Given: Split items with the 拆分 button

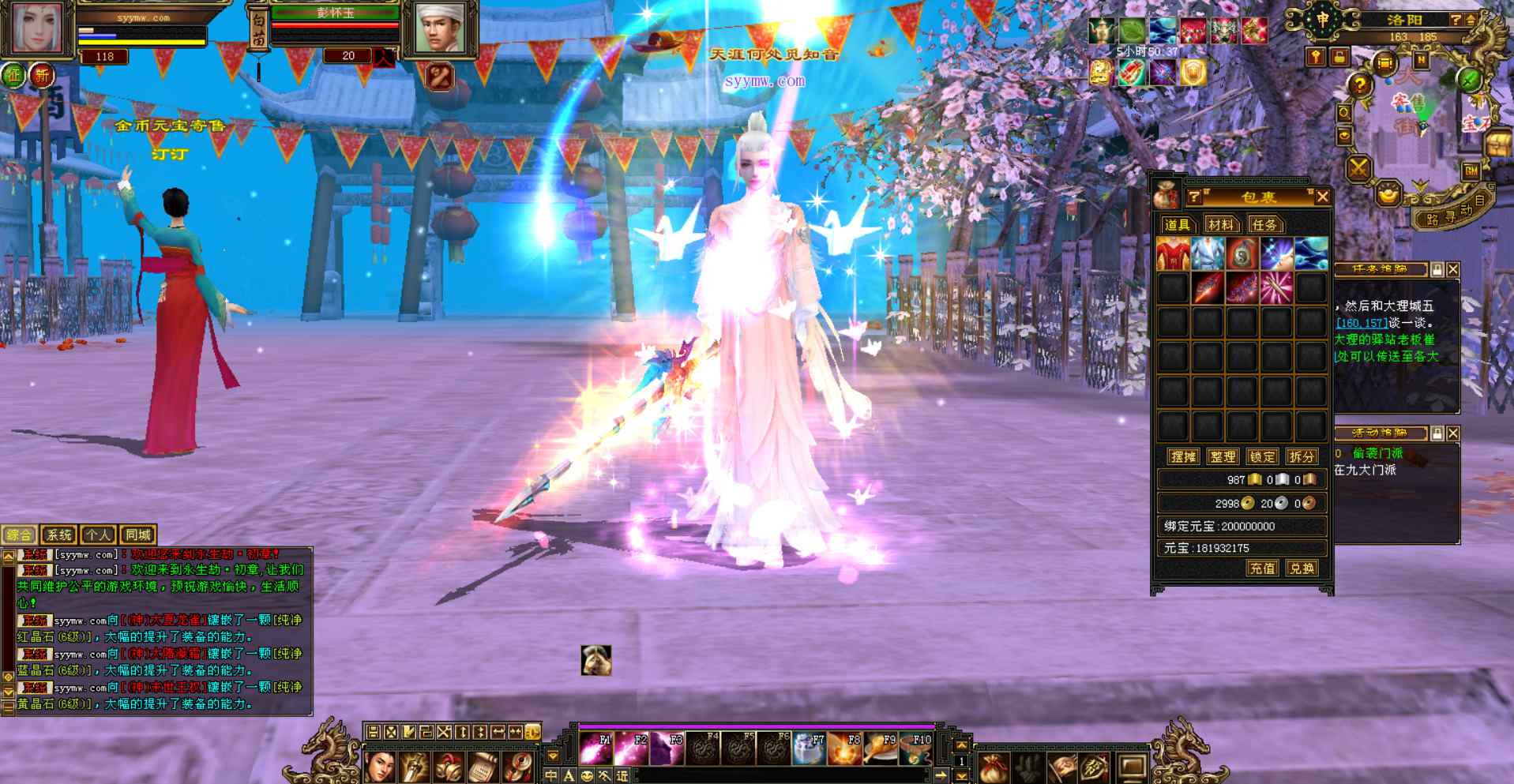Looking at the screenshot, I should [x=1302, y=456].
